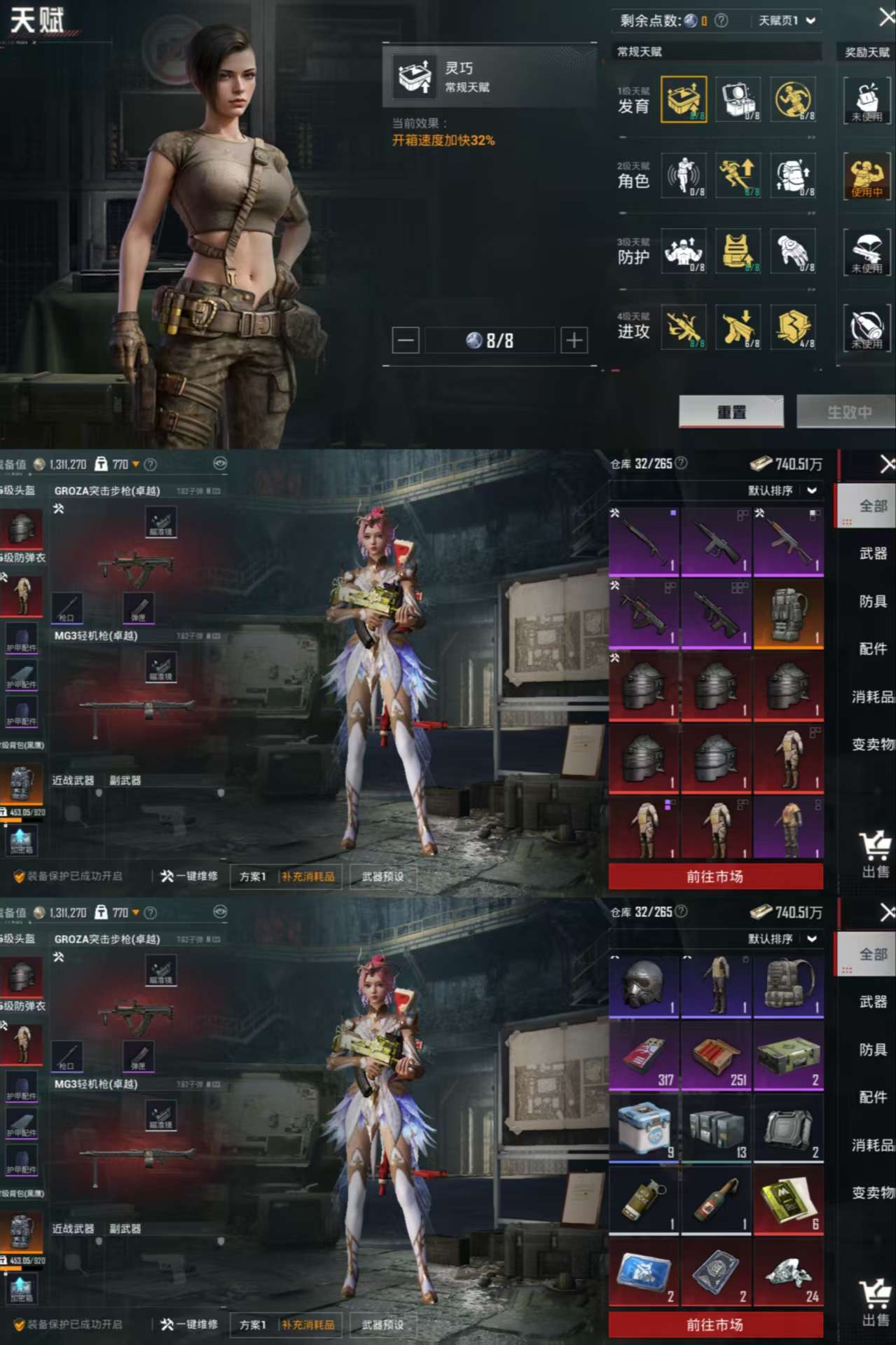Select the body armor talent in 防护 row

point(738,251)
